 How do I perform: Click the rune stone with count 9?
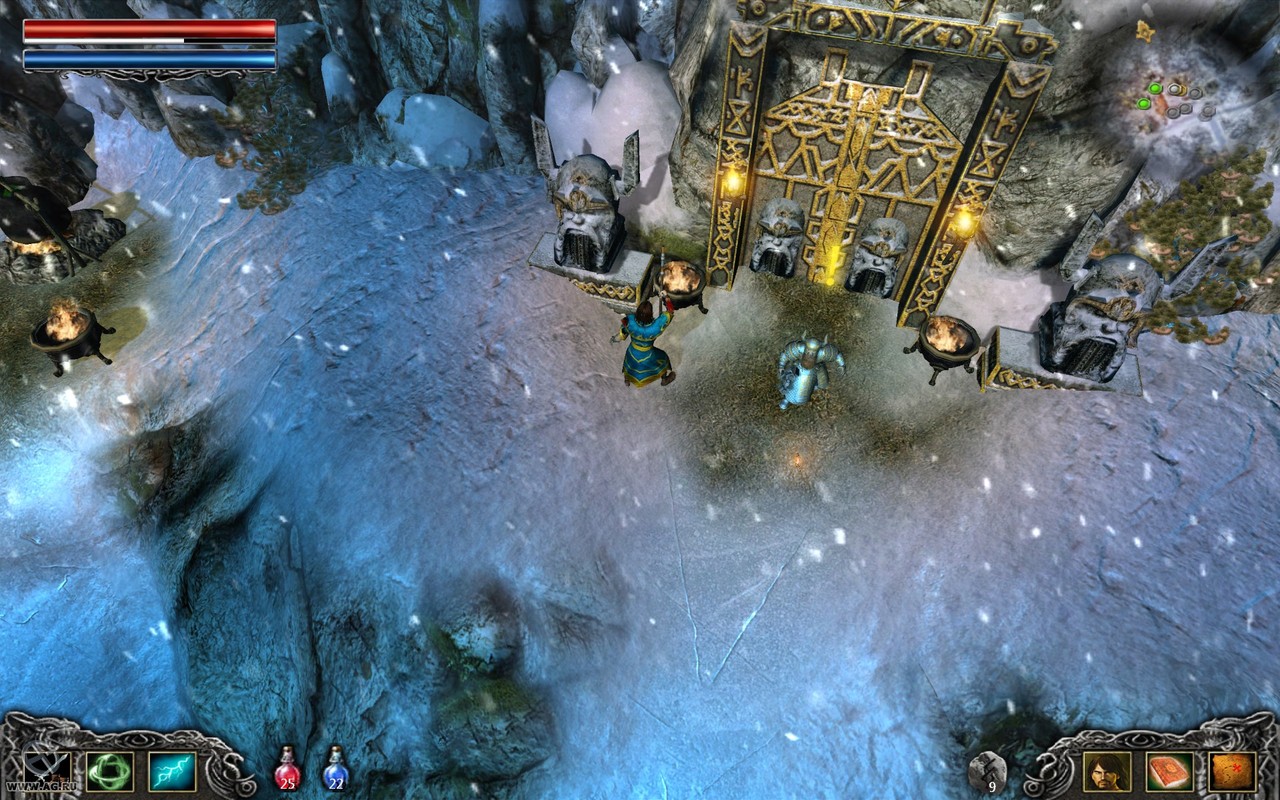pos(987,771)
